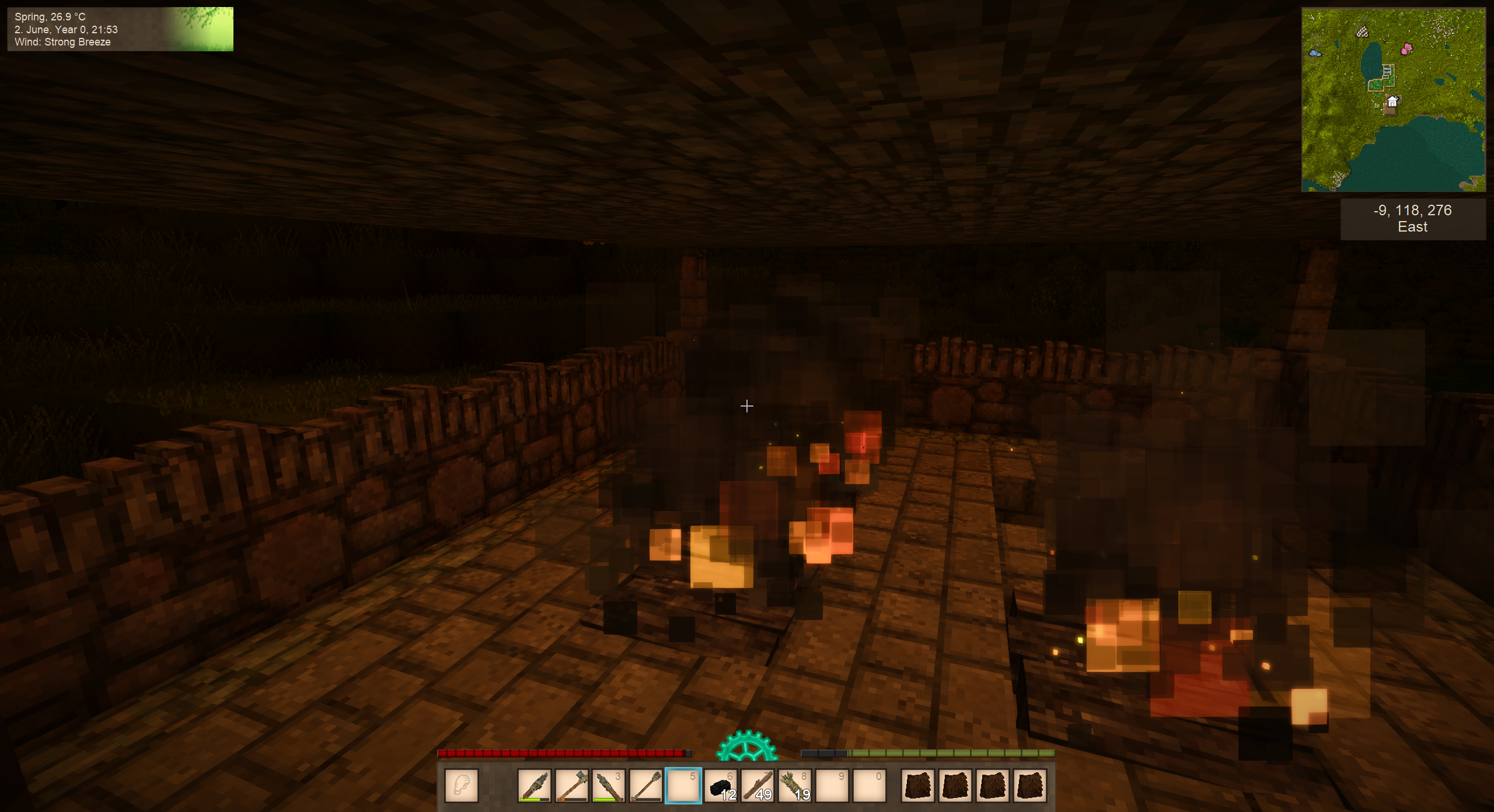The height and width of the screenshot is (812, 1494).
Task: Click the white house marker on minimap
Action: (1392, 102)
